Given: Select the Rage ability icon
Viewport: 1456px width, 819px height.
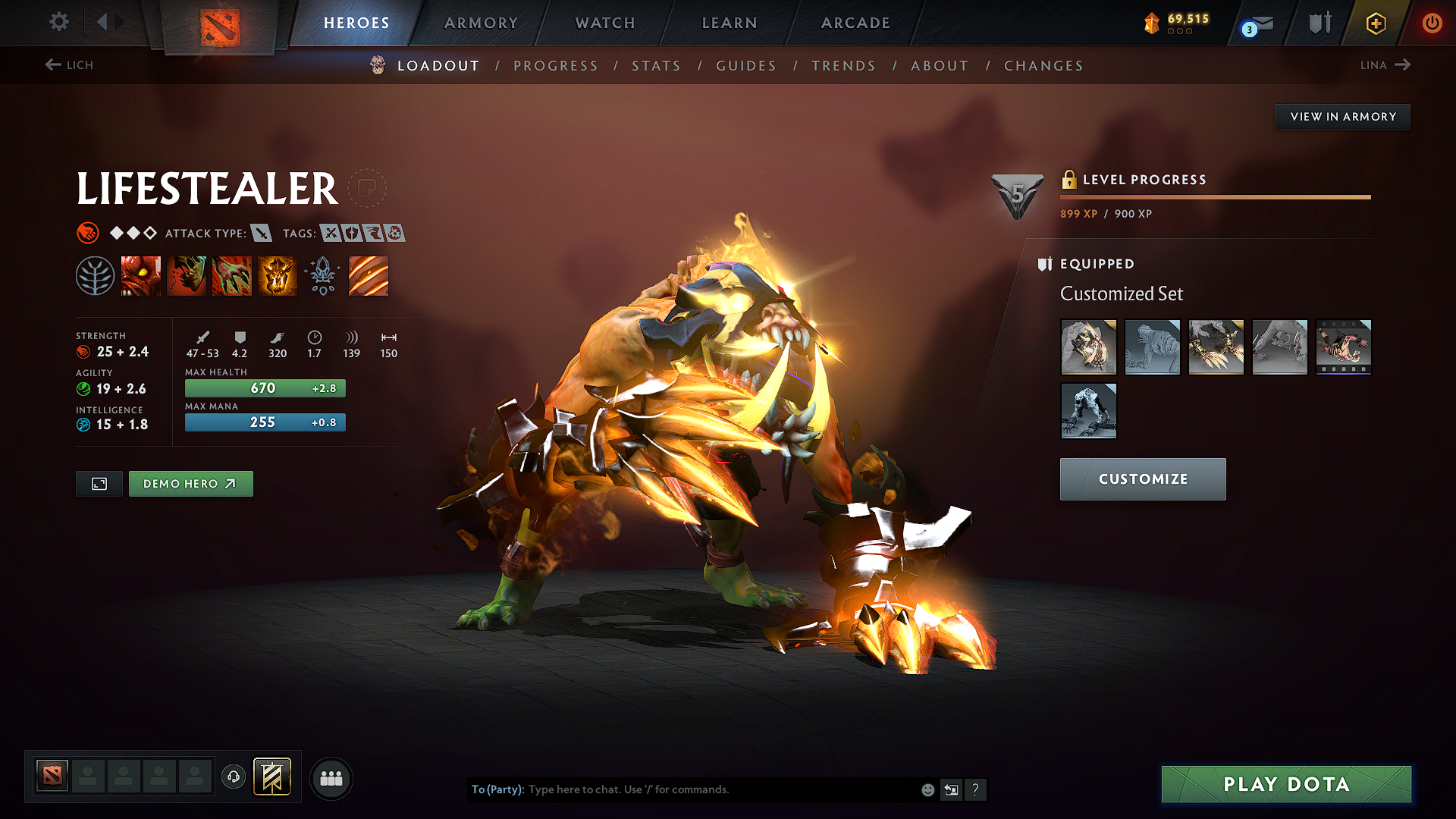Looking at the screenshot, I should click(x=141, y=275).
